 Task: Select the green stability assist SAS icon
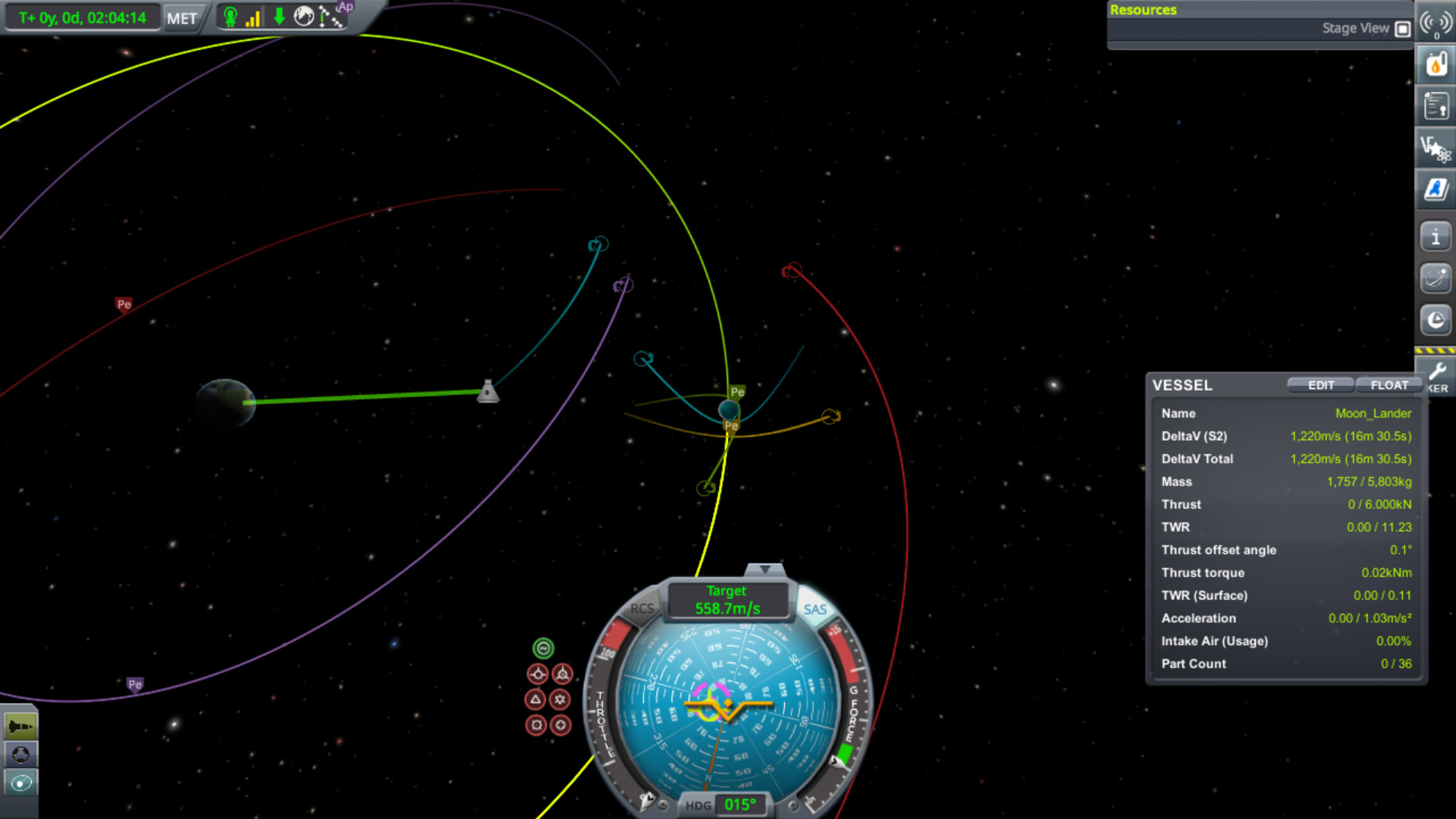(x=543, y=648)
